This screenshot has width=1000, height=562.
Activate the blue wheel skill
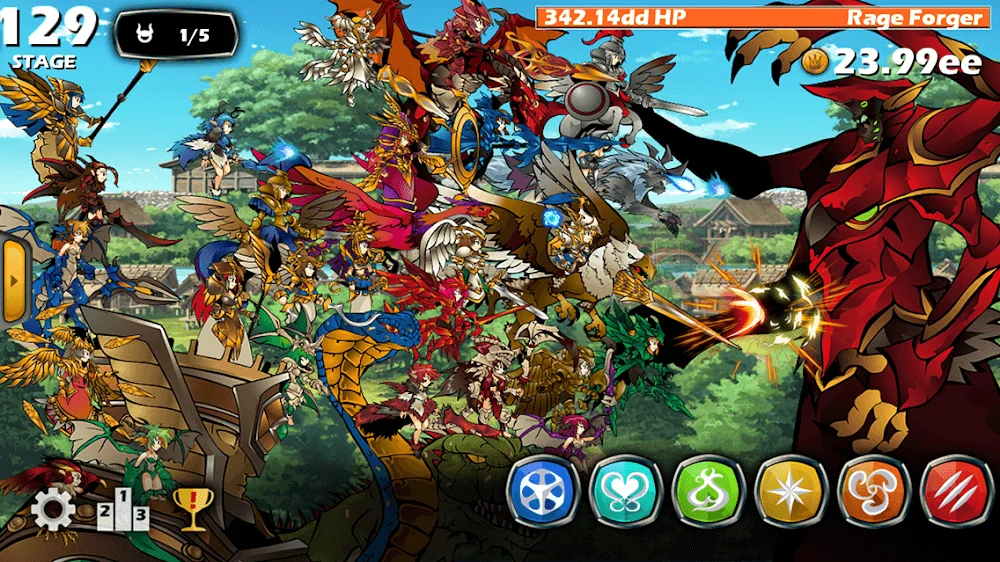pyautogui.click(x=543, y=491)
